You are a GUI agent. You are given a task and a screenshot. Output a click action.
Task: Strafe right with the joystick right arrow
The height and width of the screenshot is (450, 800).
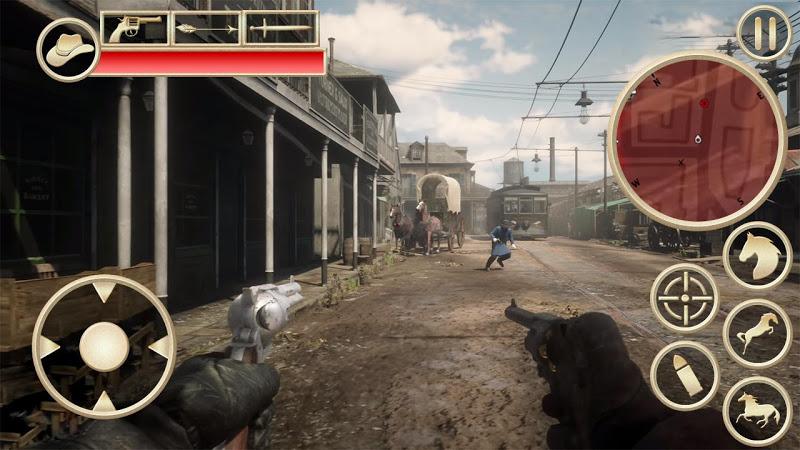(x=159, y=347)
